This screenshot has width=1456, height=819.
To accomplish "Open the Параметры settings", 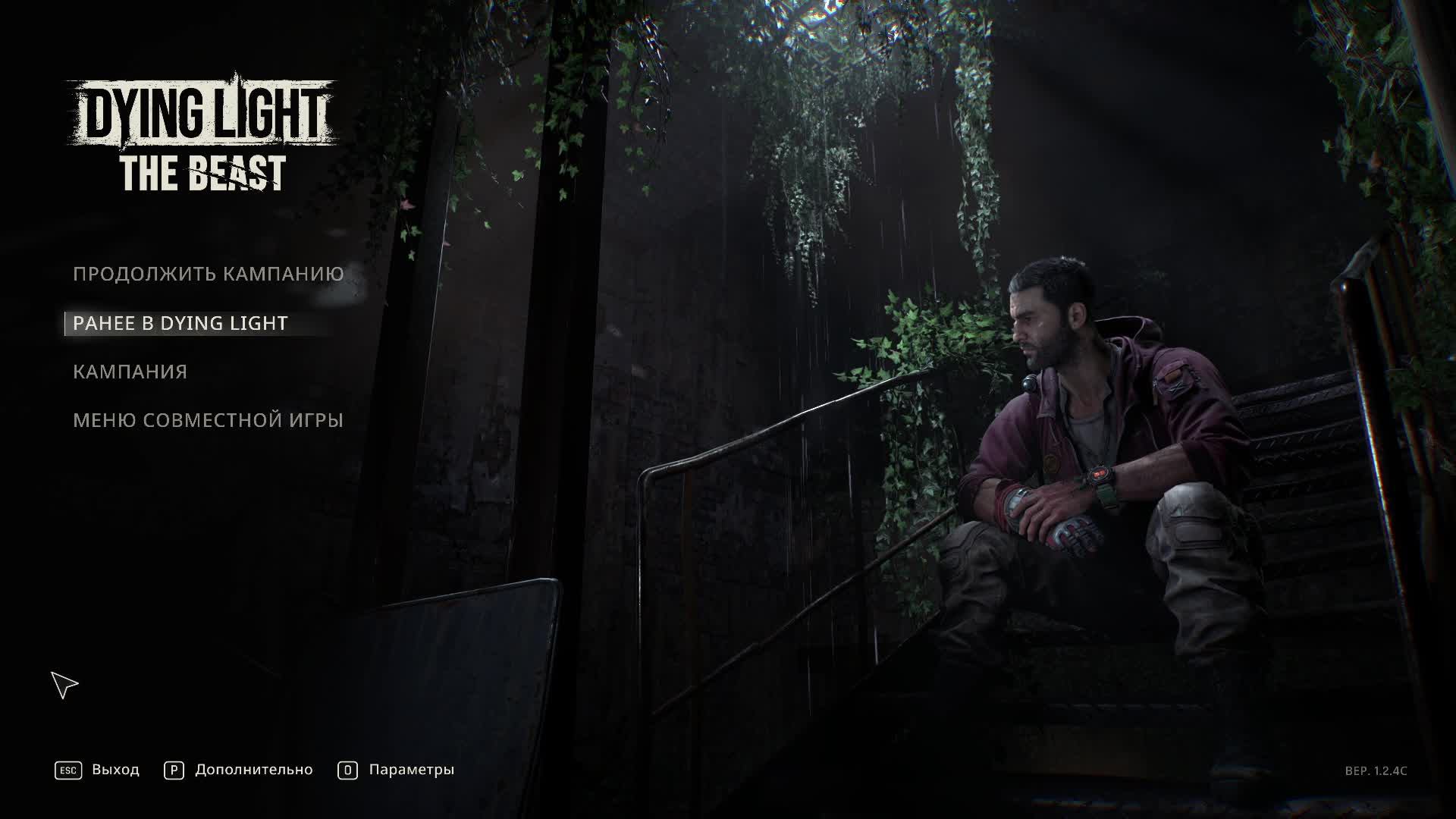I will pyautogui.click(x=397, y=770).
